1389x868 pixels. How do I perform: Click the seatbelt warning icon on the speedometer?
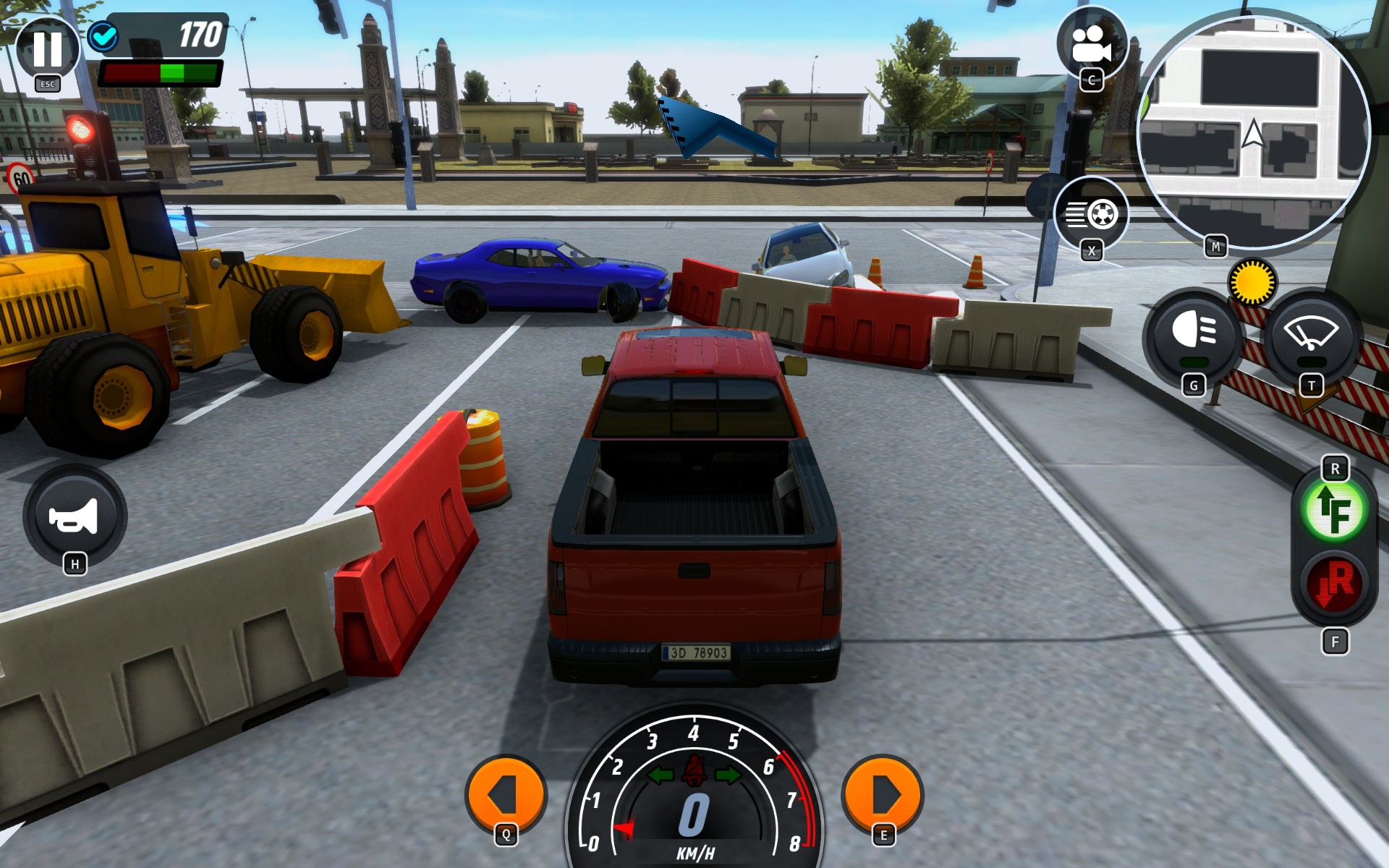pos(695,770)
